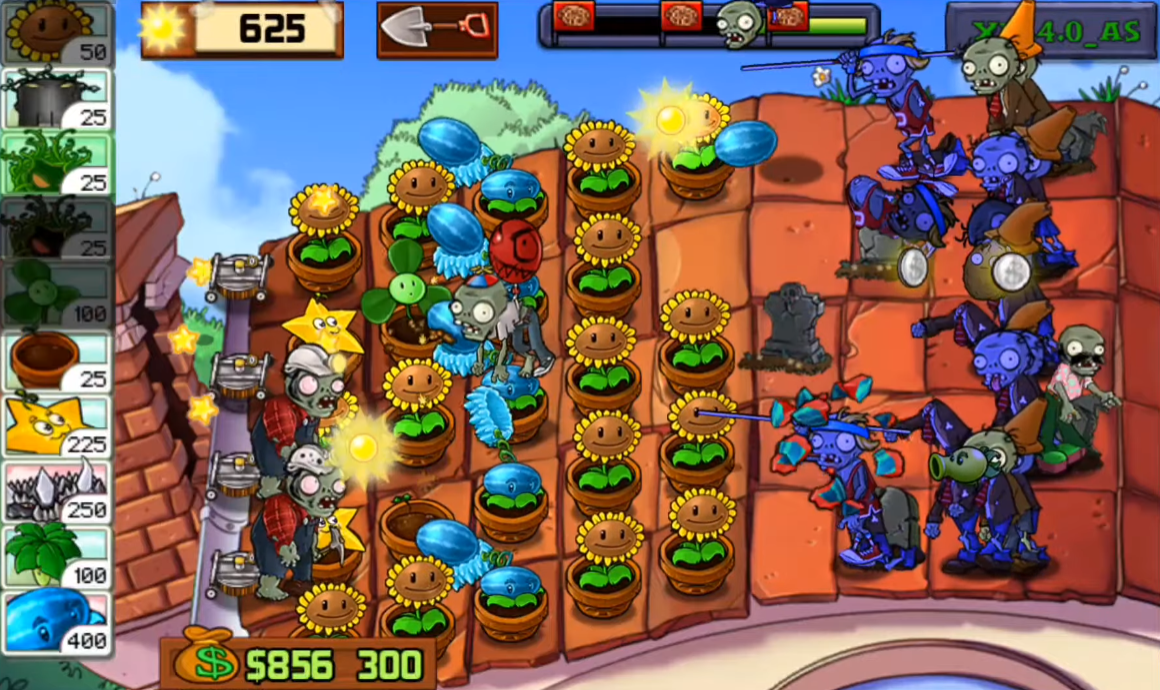Select the Starfruit seed packet

tap(57, 425)
